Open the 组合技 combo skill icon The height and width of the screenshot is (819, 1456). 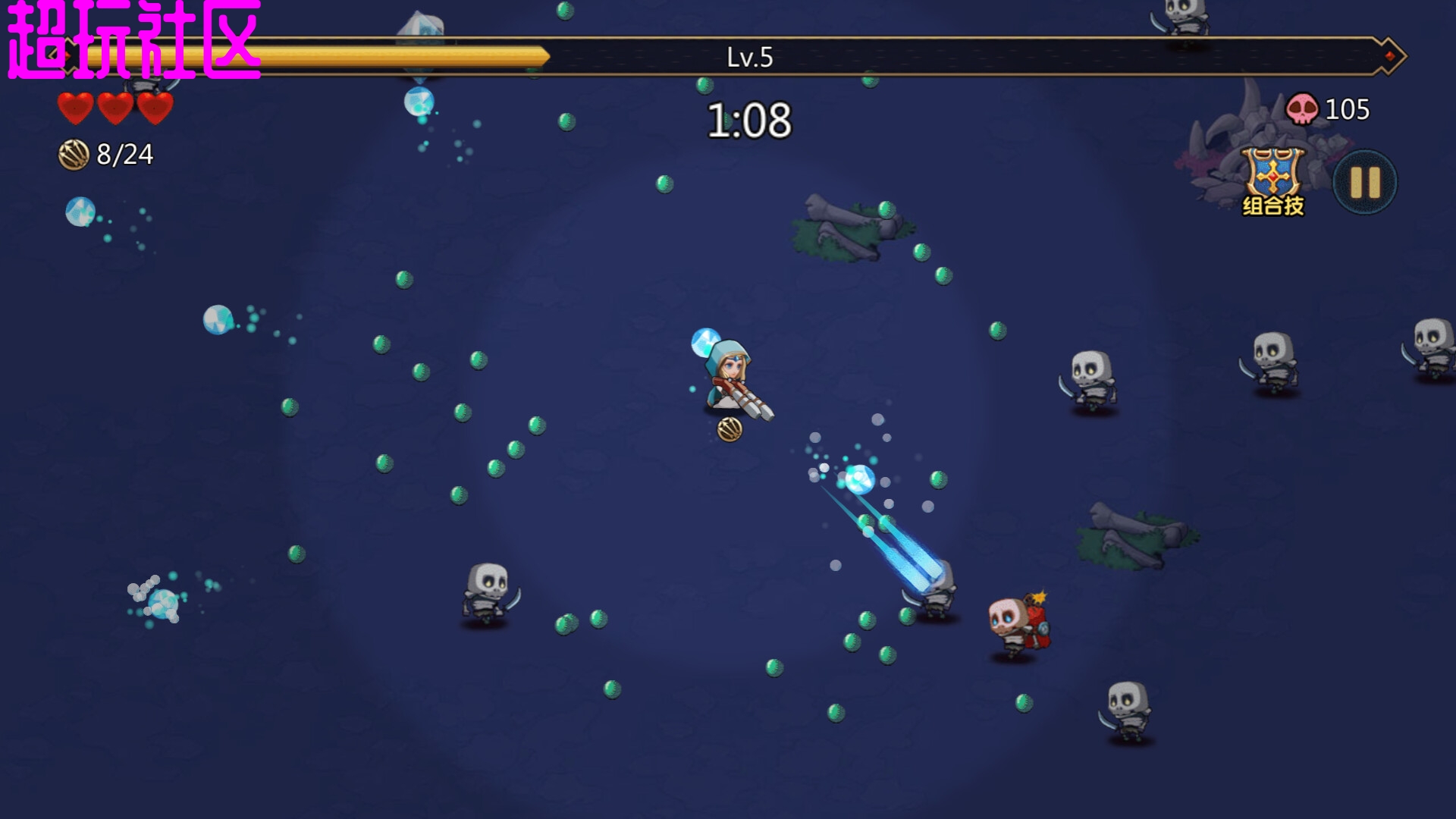[1273, 181]
